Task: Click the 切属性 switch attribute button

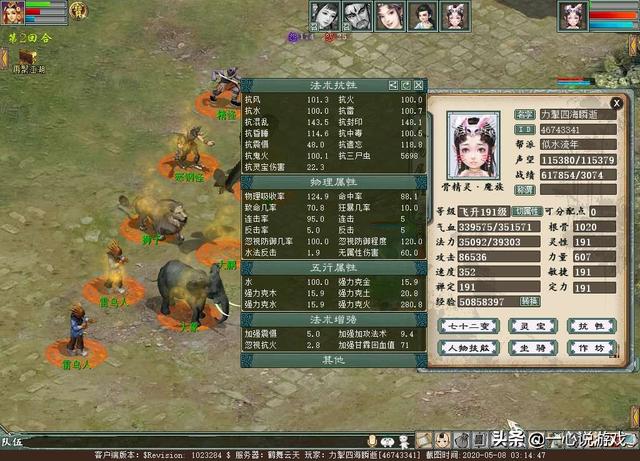Action: (529, 212)
